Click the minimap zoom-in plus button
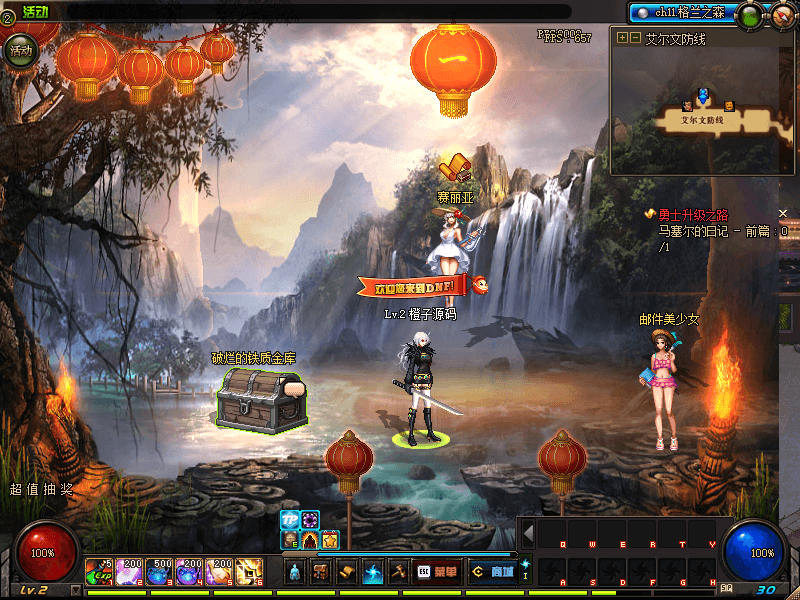The image size is (800, 600). [623, 38]
